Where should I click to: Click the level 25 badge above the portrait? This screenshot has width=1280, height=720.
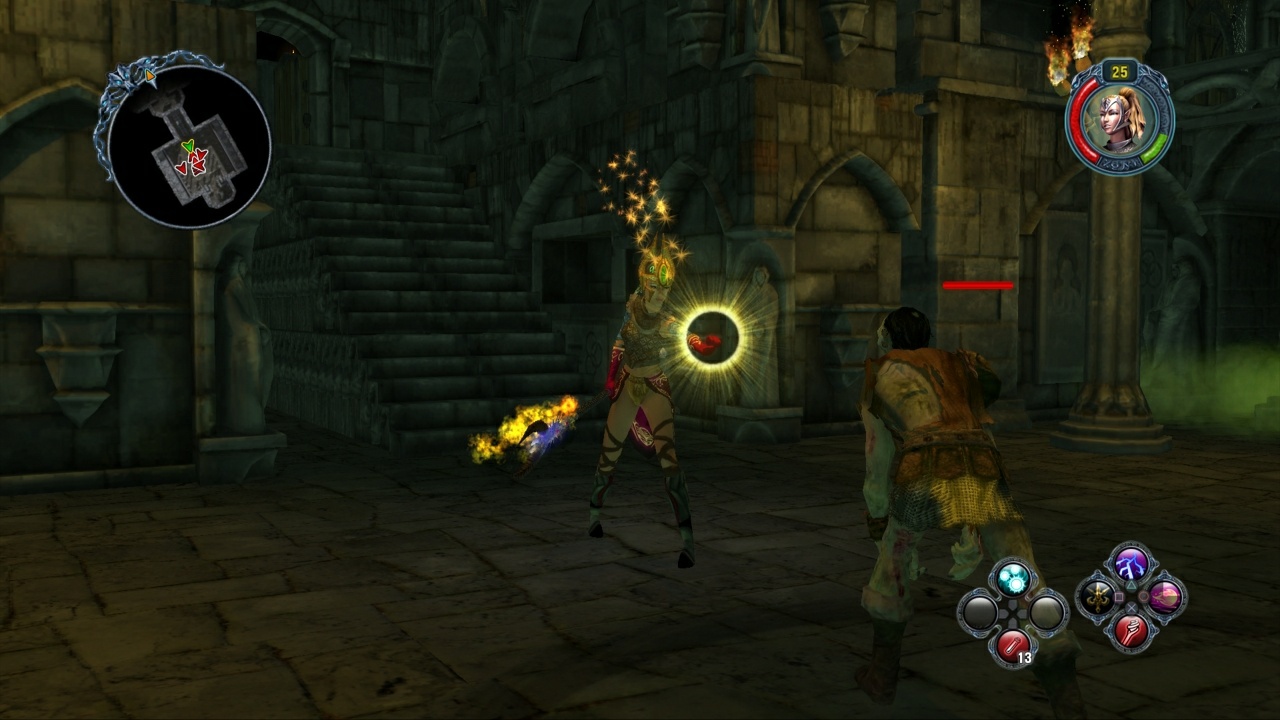(x=1118, y=71)
